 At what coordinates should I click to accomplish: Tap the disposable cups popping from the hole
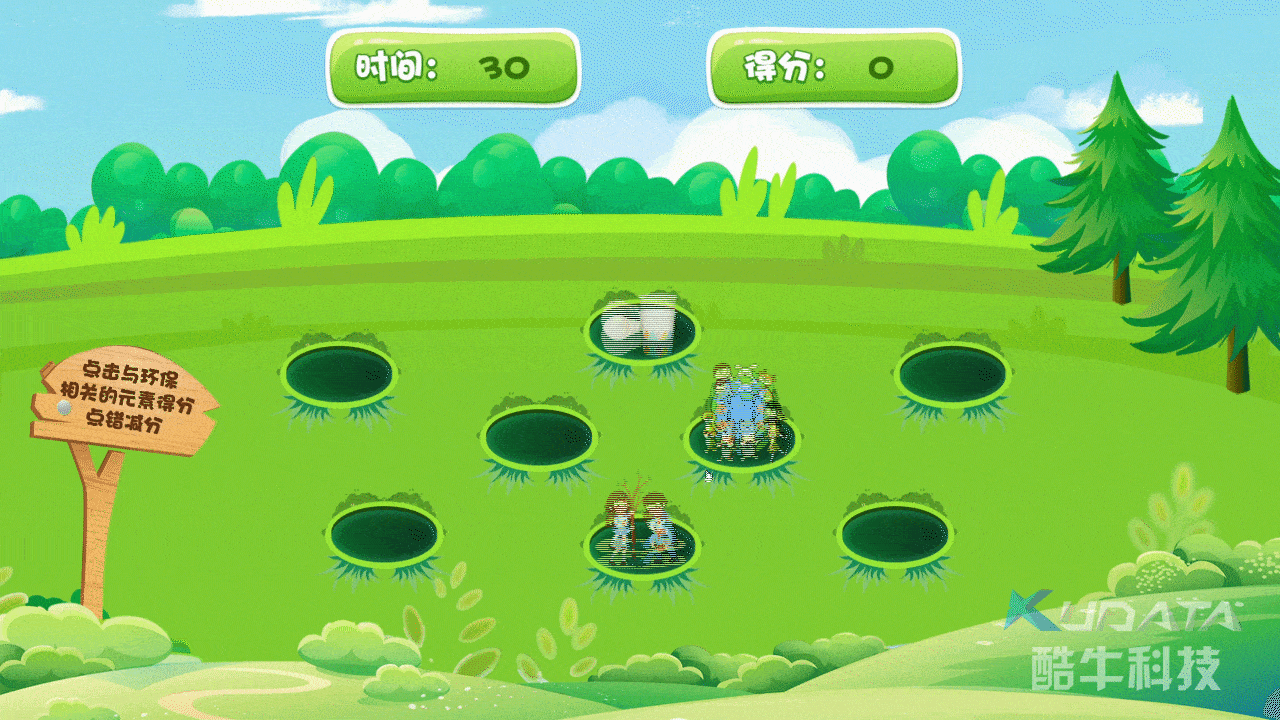click(640, 331)
